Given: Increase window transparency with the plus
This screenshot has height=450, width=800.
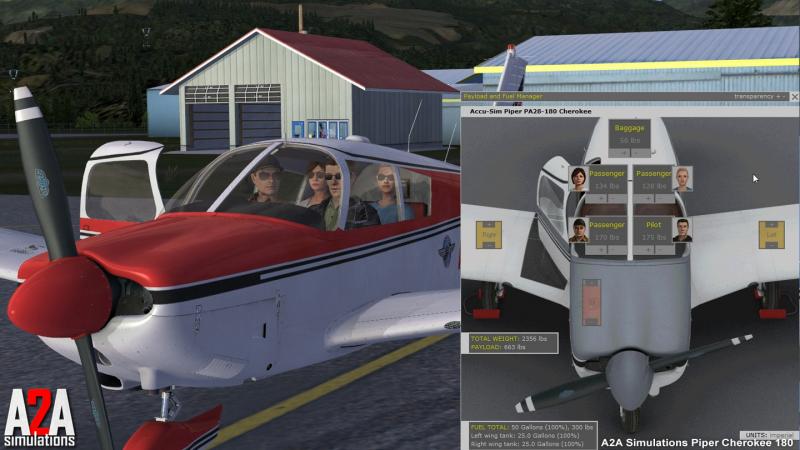Looking at the screenshot, I should pyautogui.click(x=777, y=97).
